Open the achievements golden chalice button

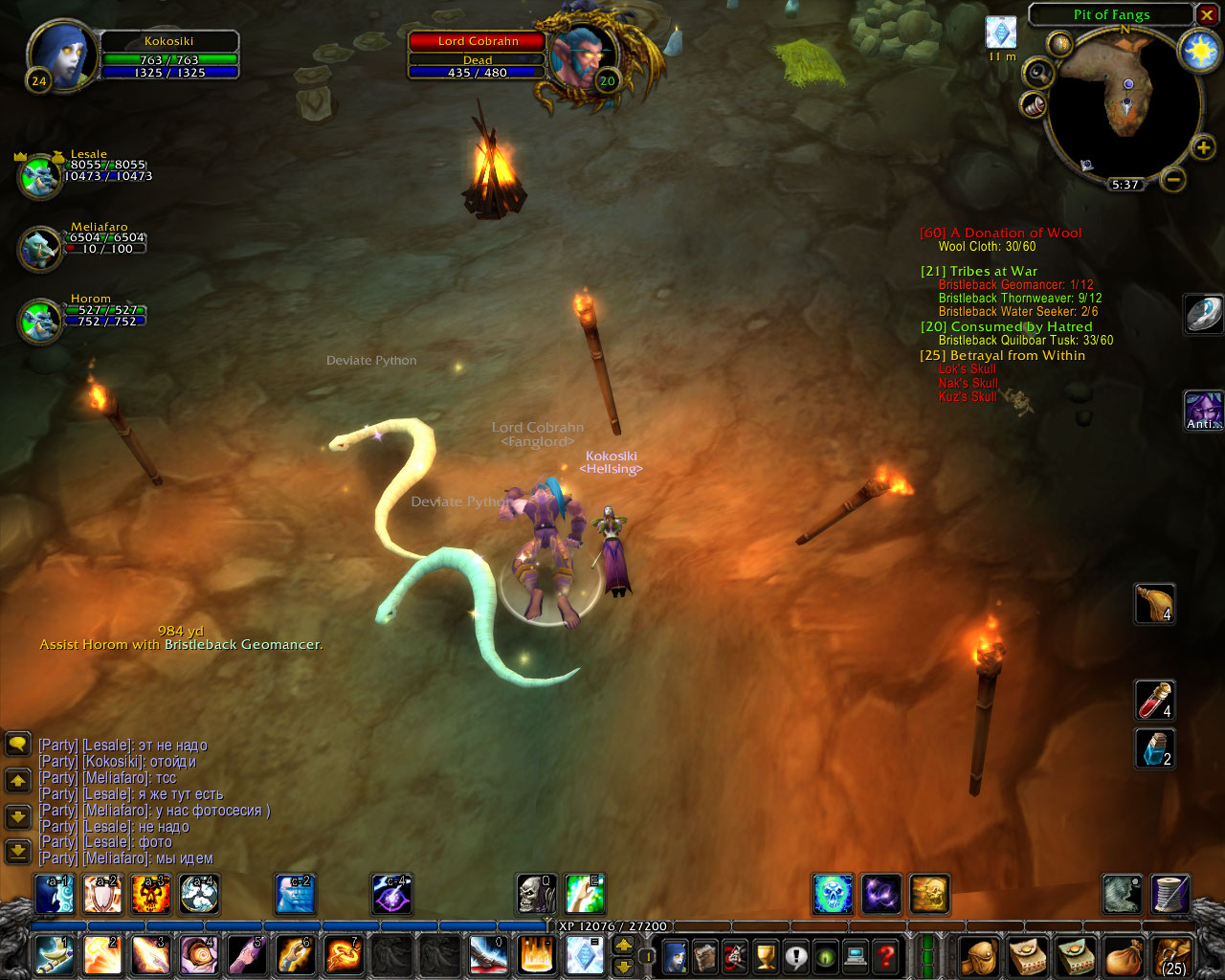pyautogui.click(x=766, y=955)
